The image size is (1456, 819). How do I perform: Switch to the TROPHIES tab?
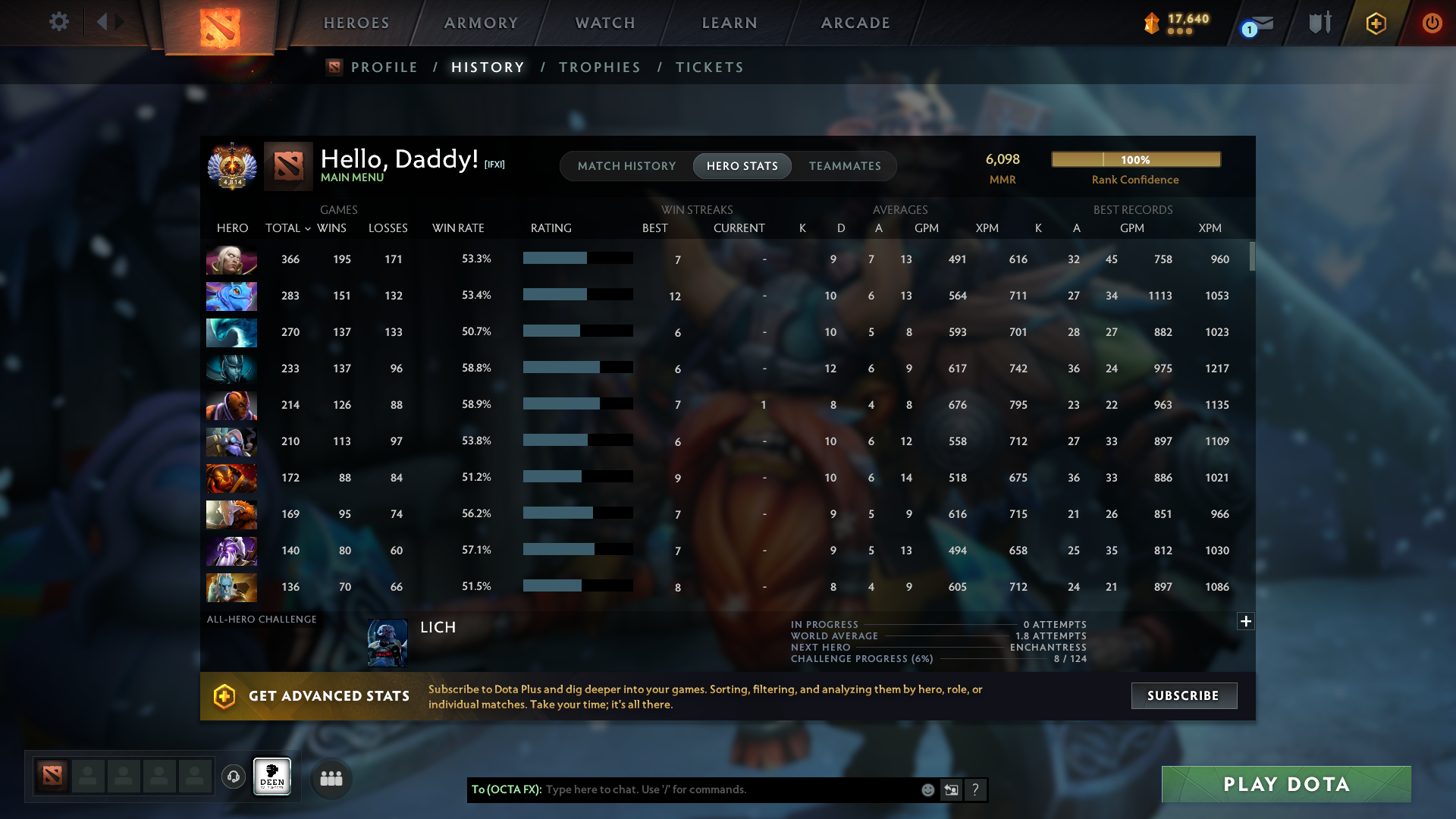click(599, 67)
